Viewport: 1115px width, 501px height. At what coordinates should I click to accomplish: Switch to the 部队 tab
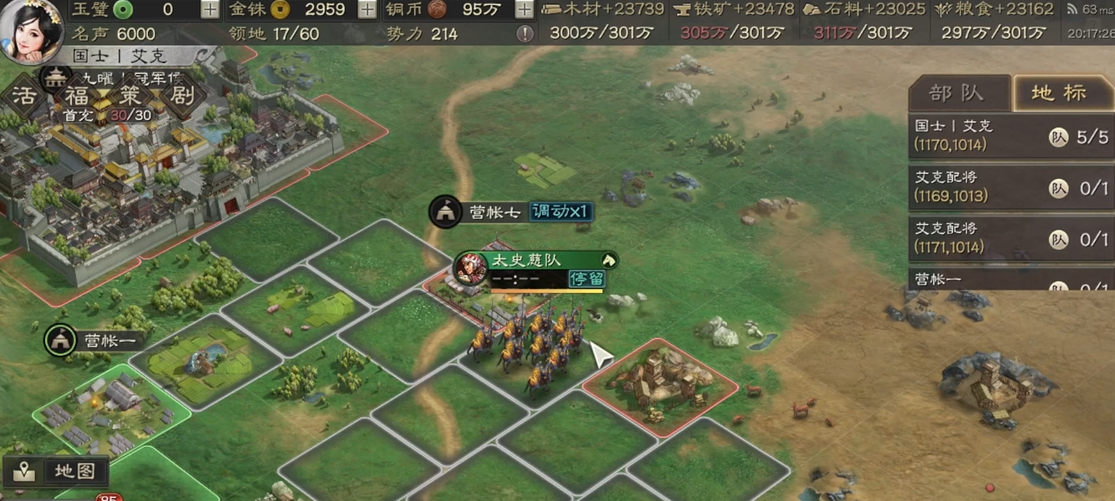click(x=956, y=93)
